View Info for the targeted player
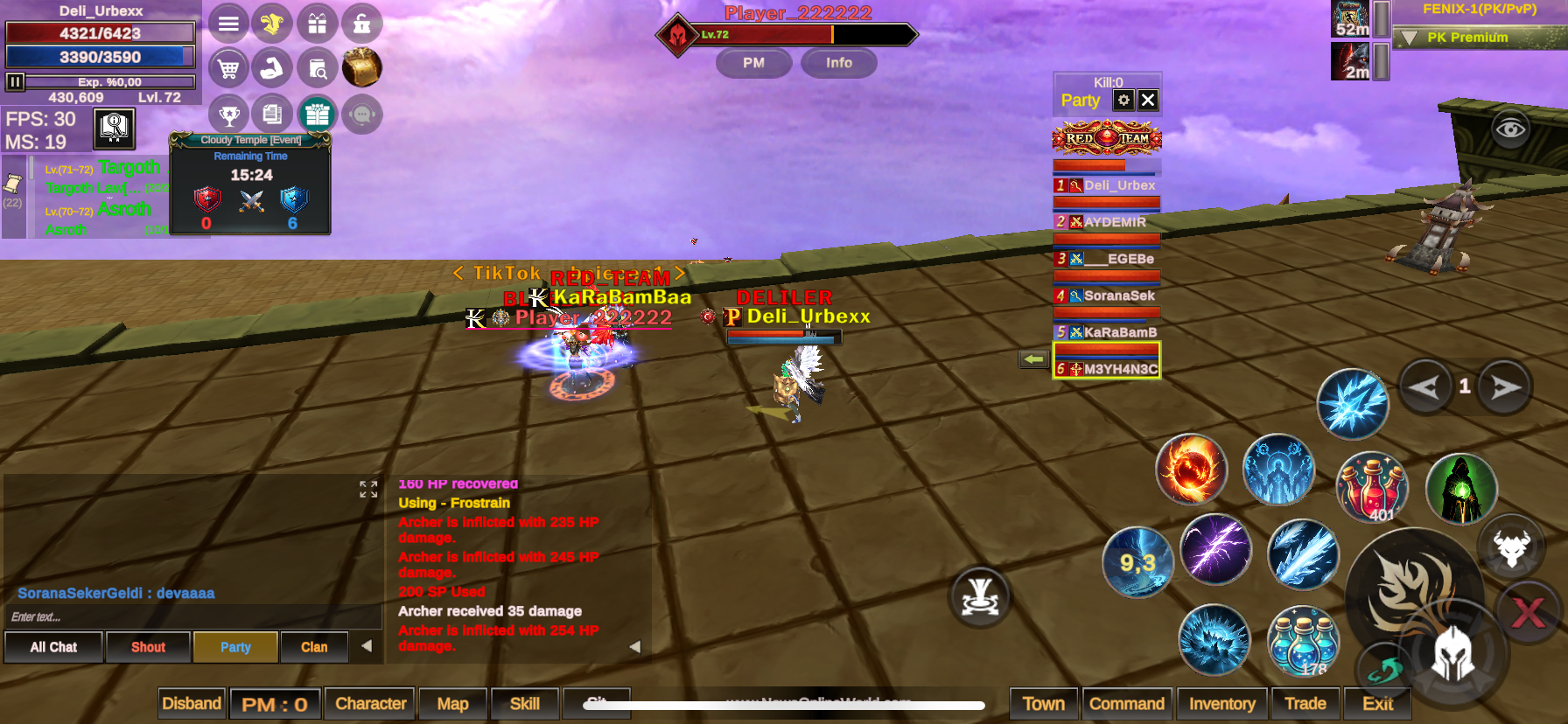1568x724 pixels. point(838,63)
